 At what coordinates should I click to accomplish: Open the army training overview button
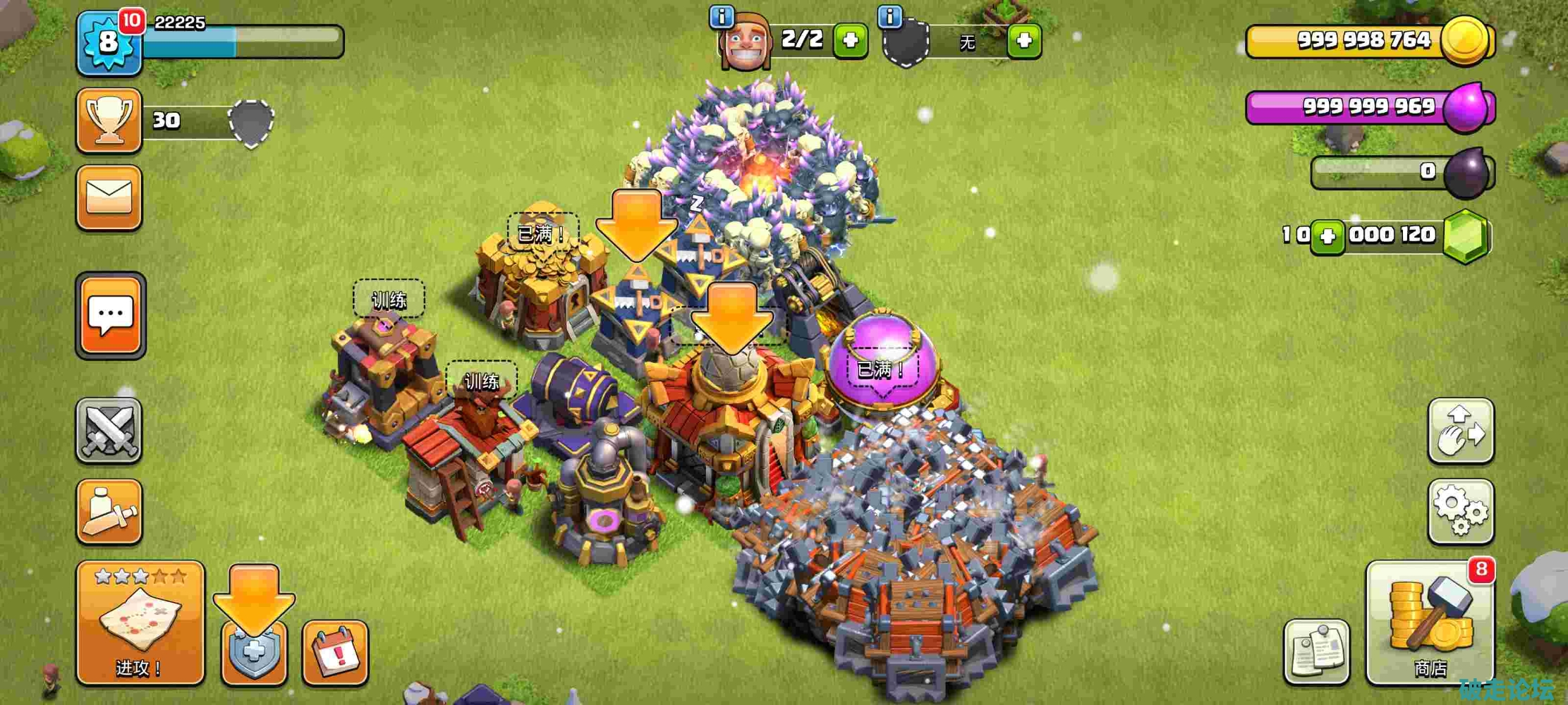pyautogui.click(x=109, y=512)
